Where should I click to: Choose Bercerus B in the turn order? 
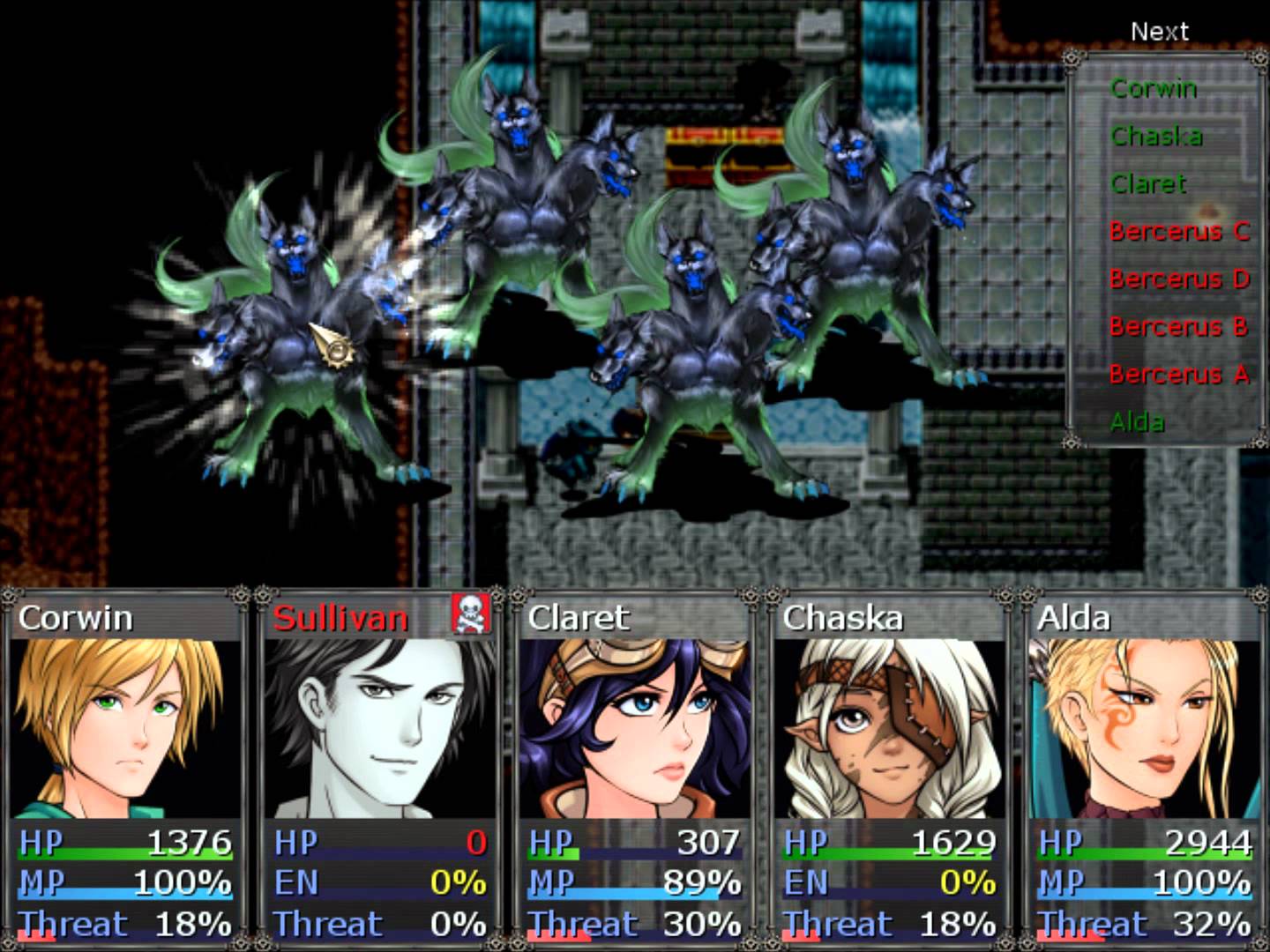[x=1178, y=326]
